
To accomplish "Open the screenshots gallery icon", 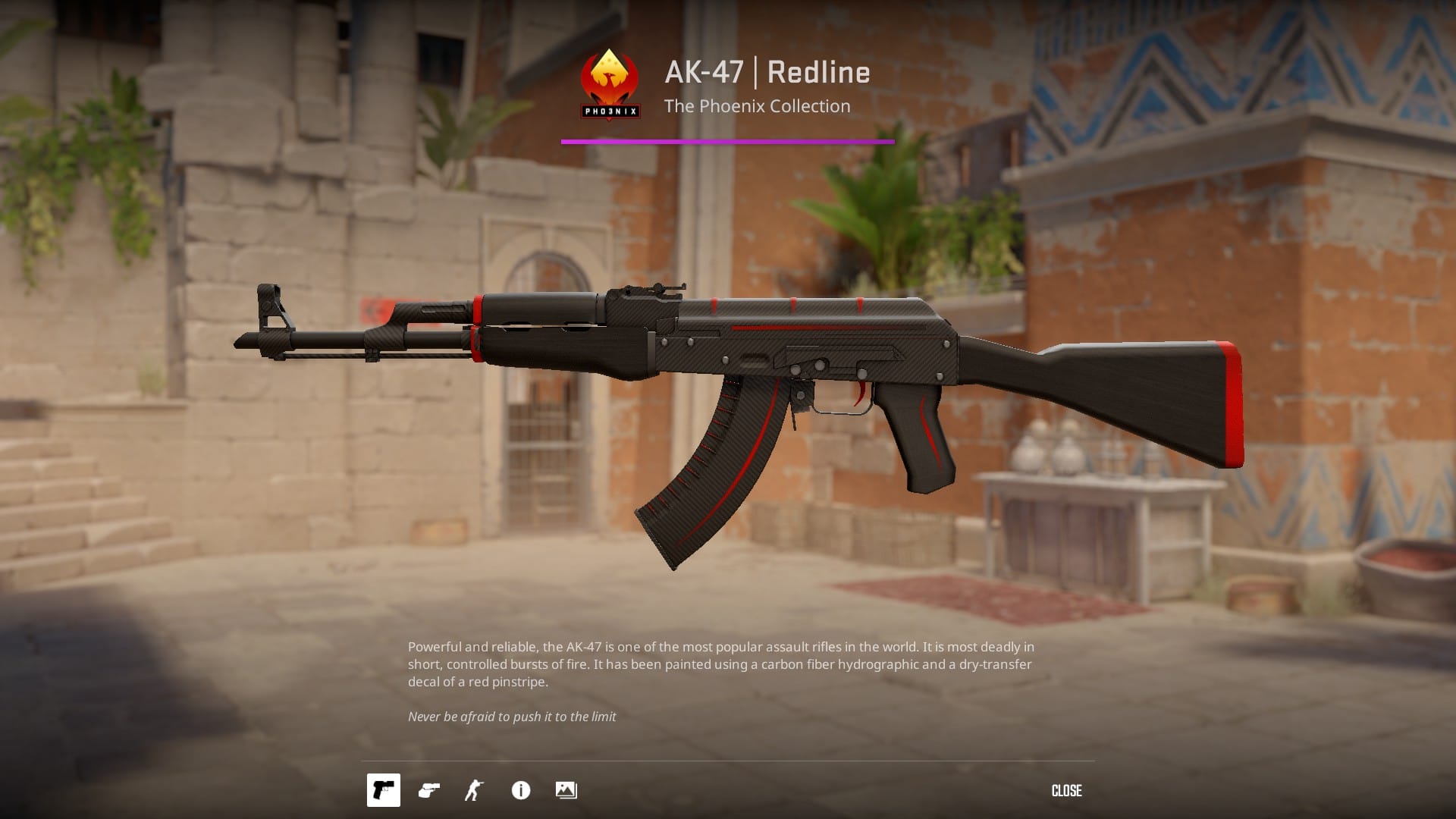I will 566,790.
